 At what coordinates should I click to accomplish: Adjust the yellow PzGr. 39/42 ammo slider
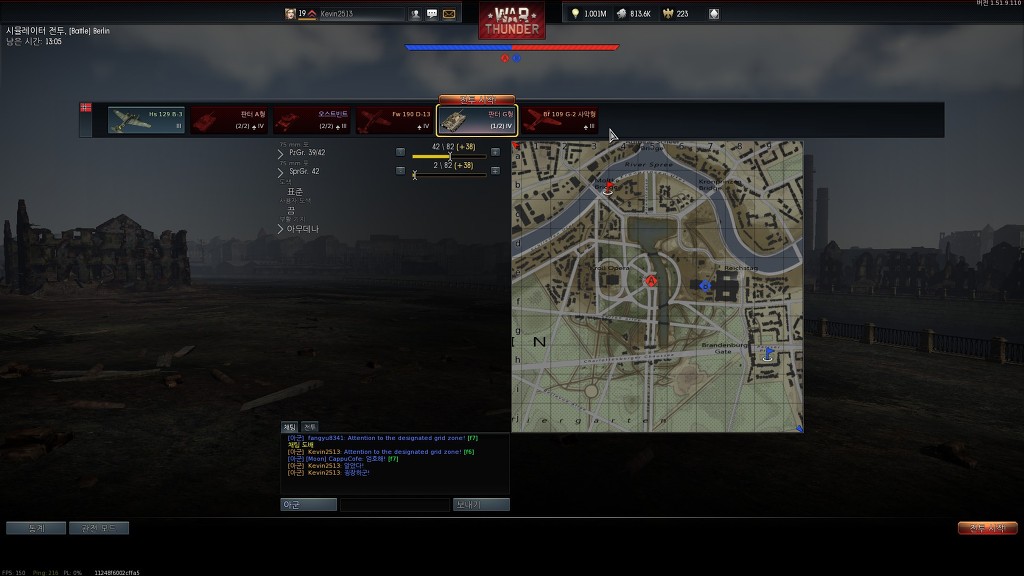(x=450, y=156)
